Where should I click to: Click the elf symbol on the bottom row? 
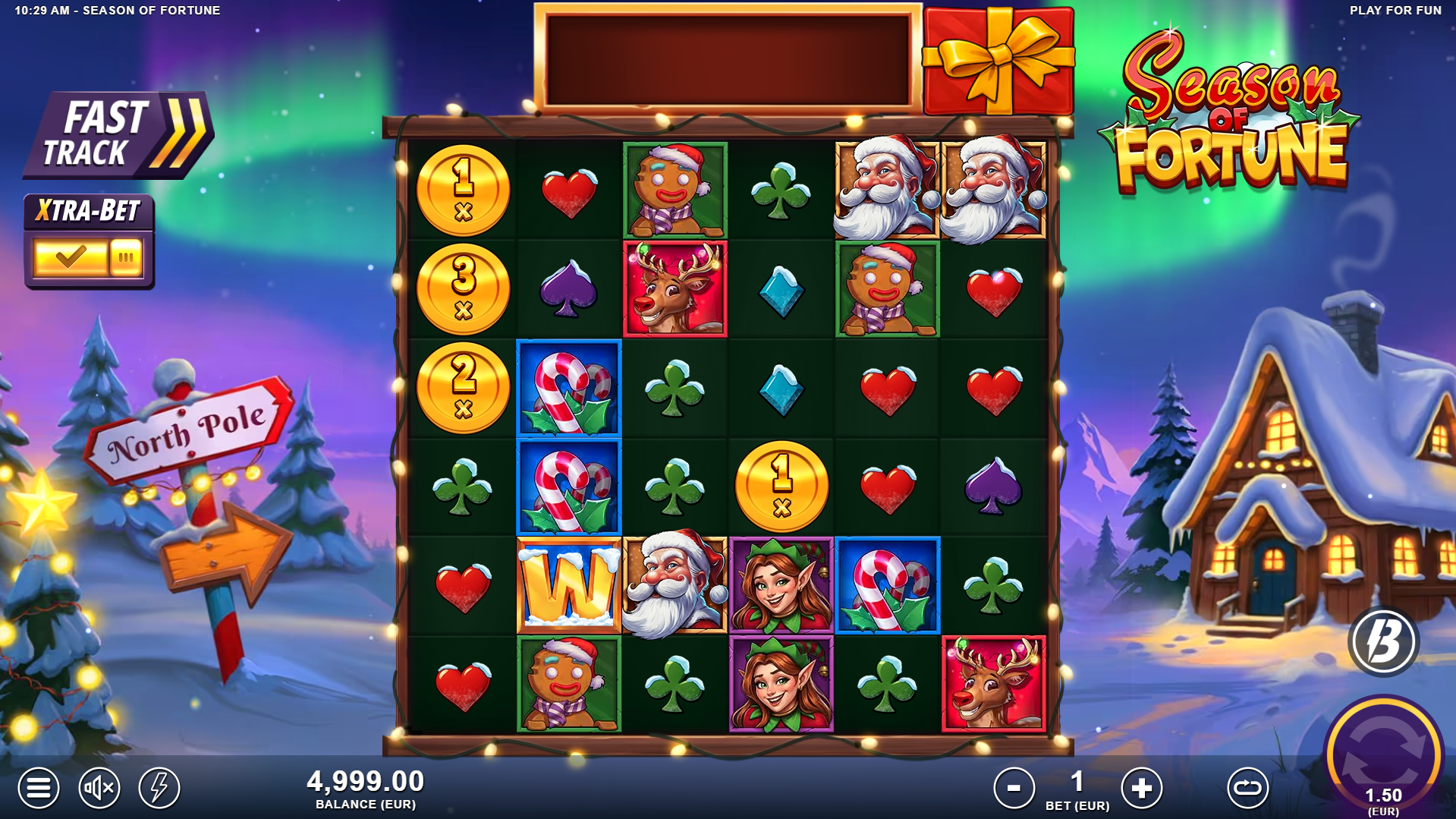(x=782, y=683)
